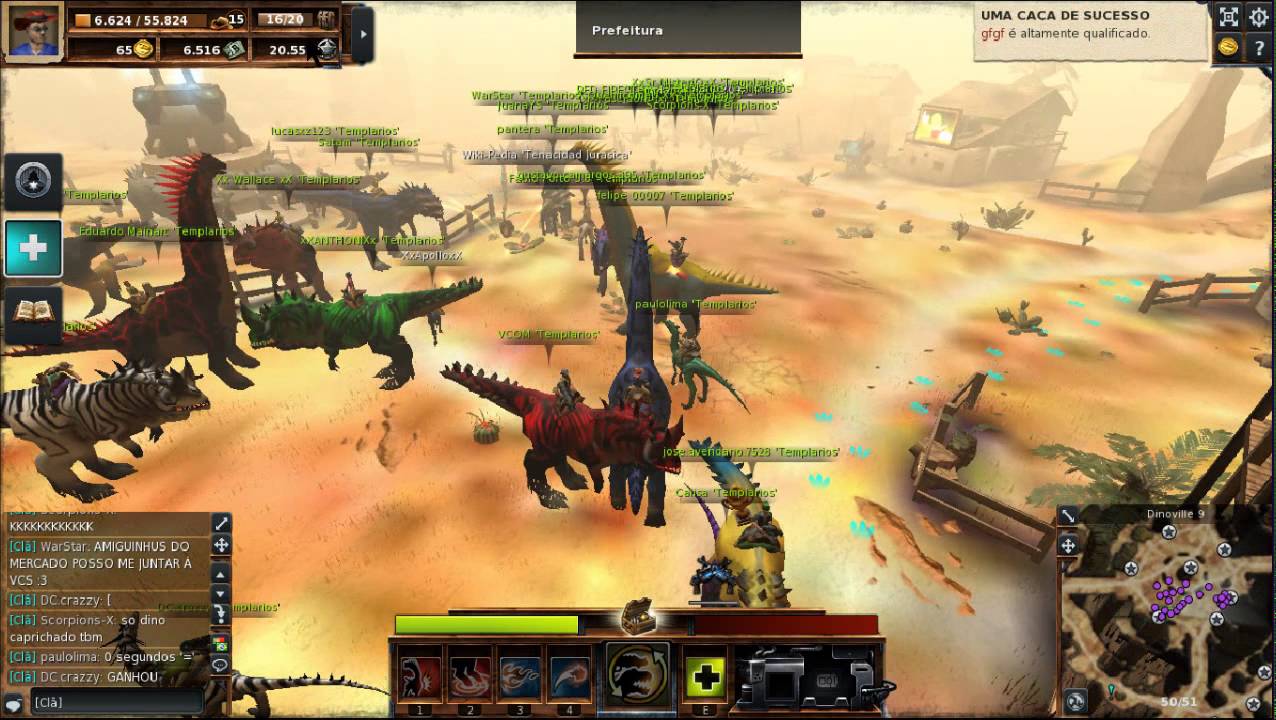This screenshot has height=720, width=1276.
Task: Click the question mark help button
Action: (1258, 48)
